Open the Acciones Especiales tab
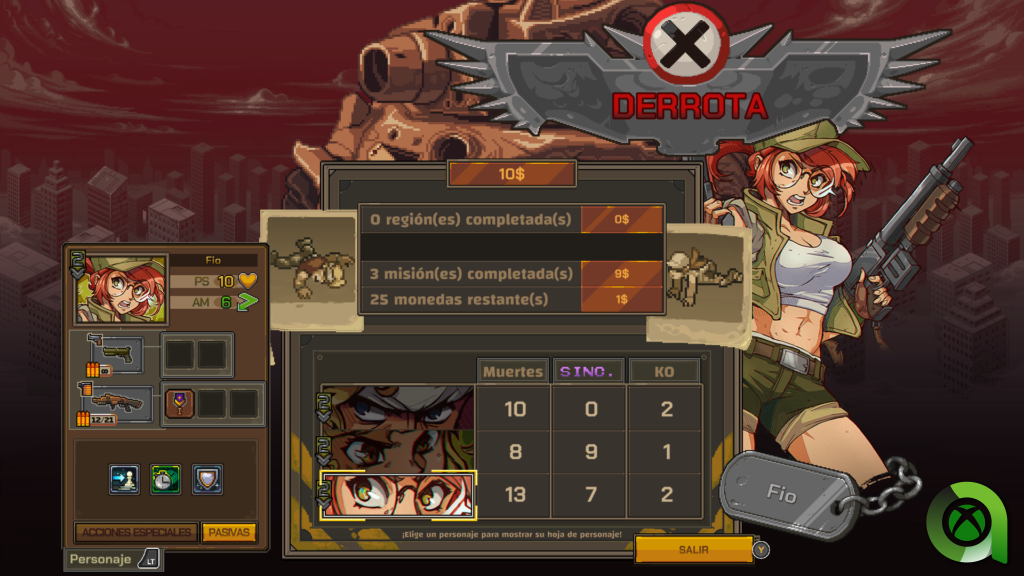The image size is (1024, 576). point(137,532)
